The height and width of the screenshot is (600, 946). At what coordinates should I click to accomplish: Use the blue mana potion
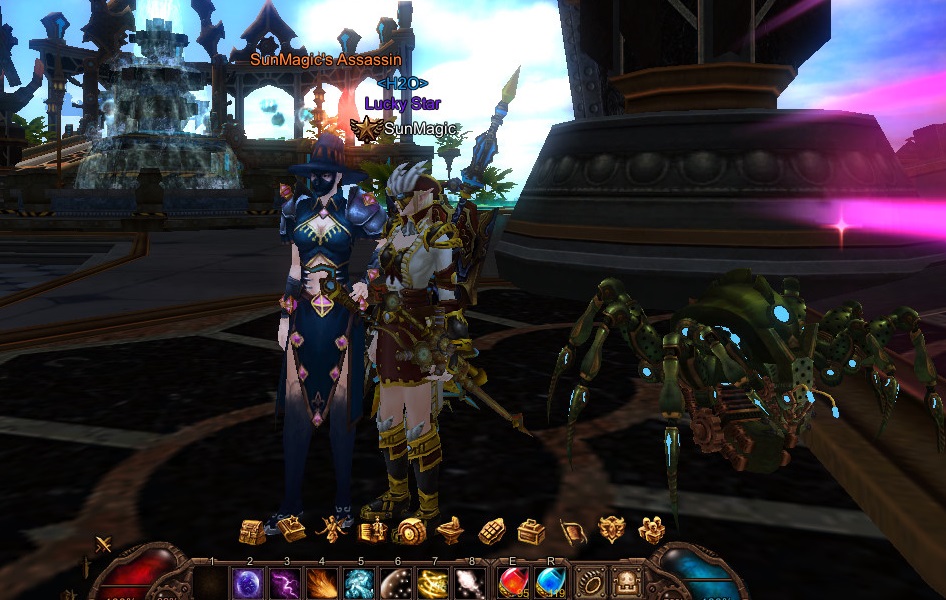click(551, 582)
